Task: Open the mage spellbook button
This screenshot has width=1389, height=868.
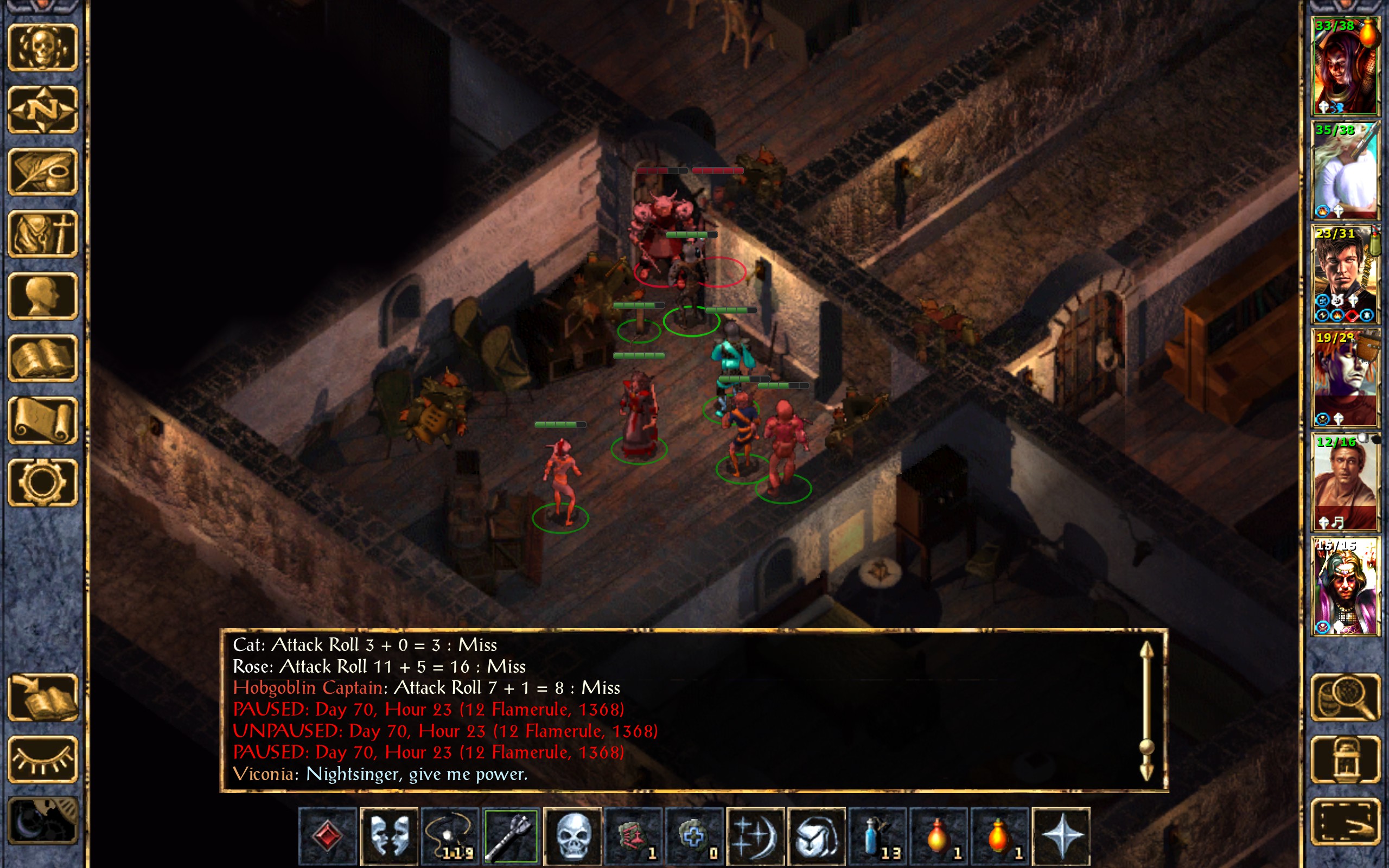Action: pos(43,358)
